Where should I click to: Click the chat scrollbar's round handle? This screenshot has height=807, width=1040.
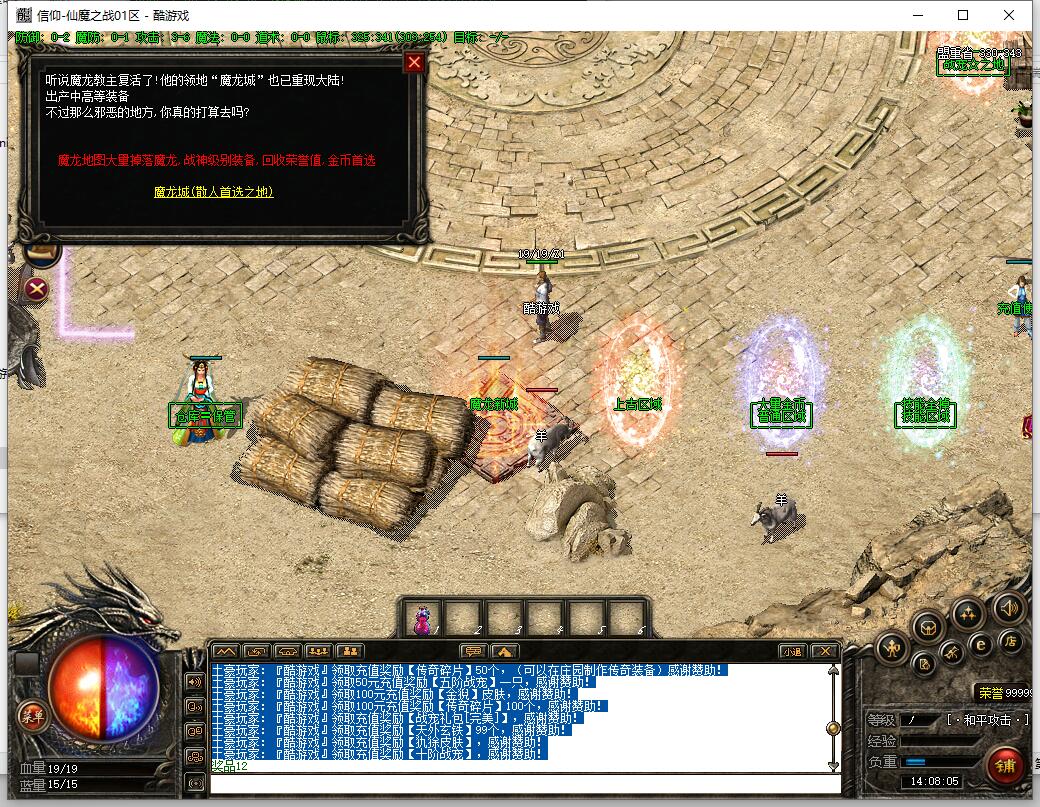(832, 728)
